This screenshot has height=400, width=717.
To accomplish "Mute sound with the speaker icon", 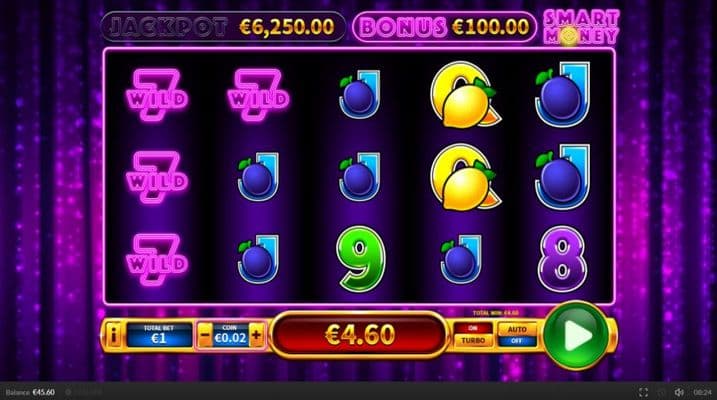I will tap(678, 391).
